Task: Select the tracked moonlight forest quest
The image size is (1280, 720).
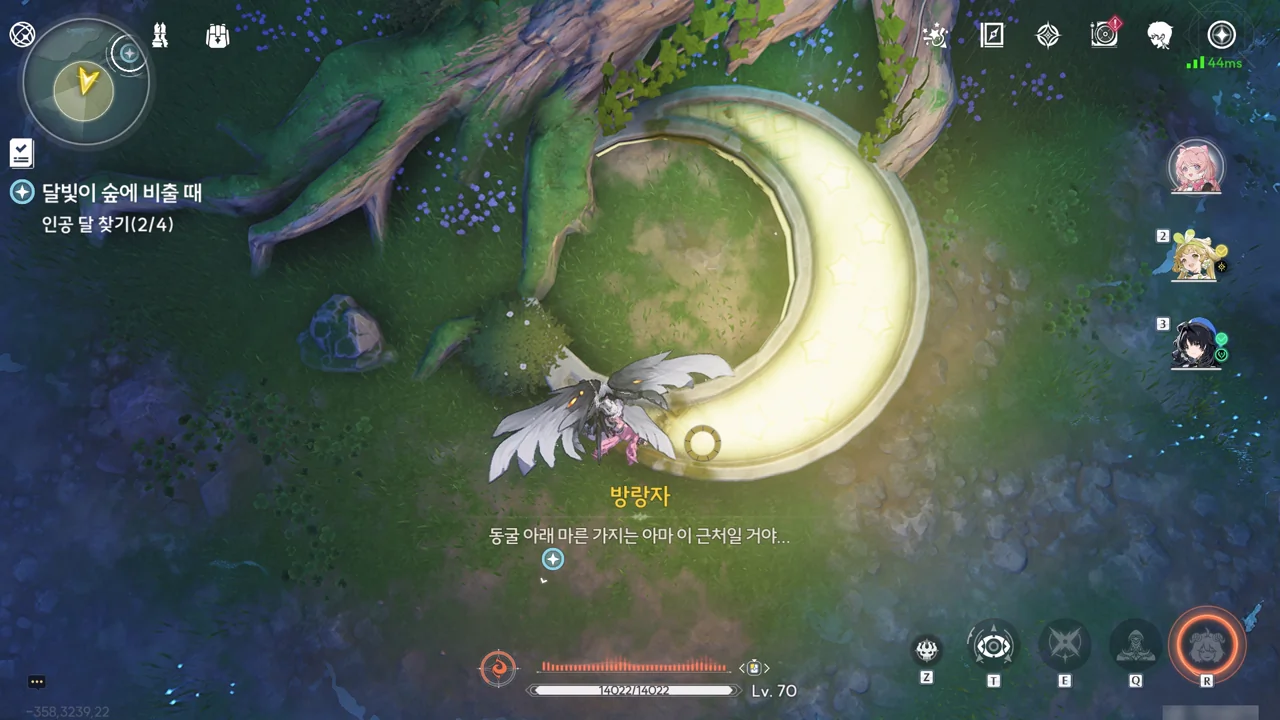Action: coord(121,192)
